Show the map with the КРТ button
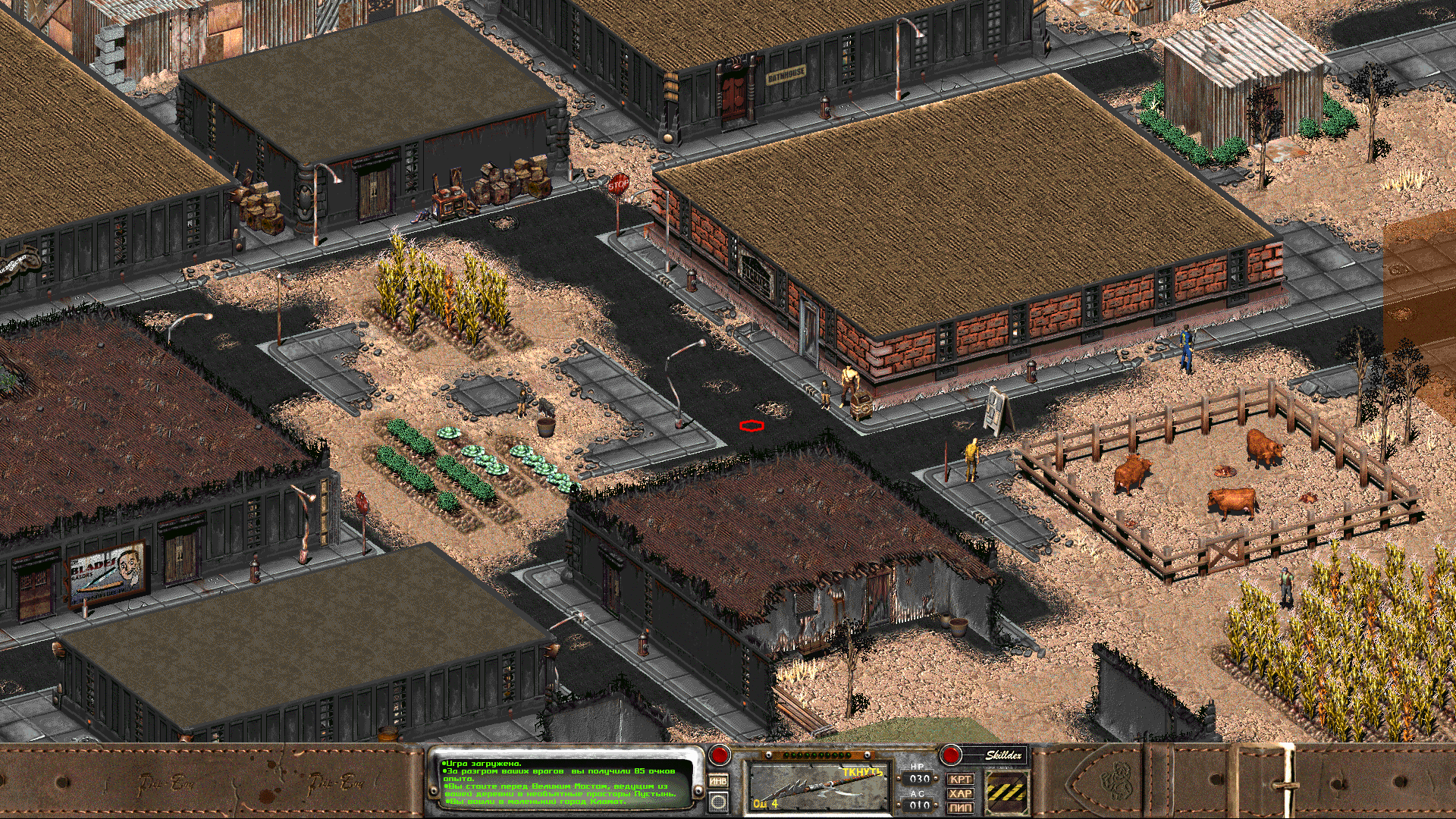 tap(960, 779)
